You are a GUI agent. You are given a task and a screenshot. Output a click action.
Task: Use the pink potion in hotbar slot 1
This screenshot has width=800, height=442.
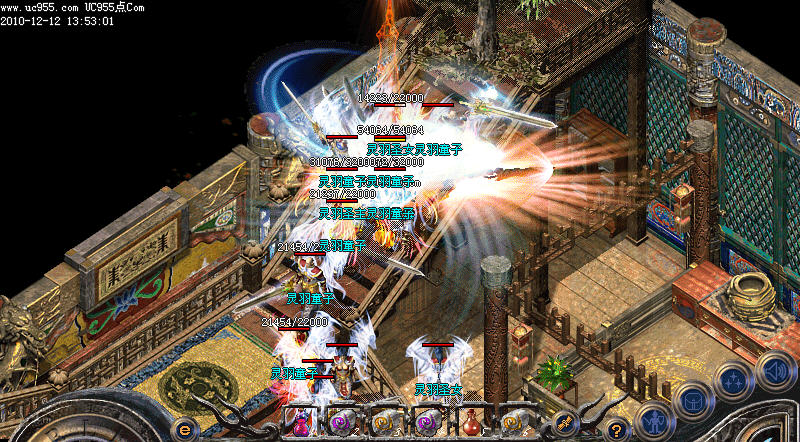point(300,422)
